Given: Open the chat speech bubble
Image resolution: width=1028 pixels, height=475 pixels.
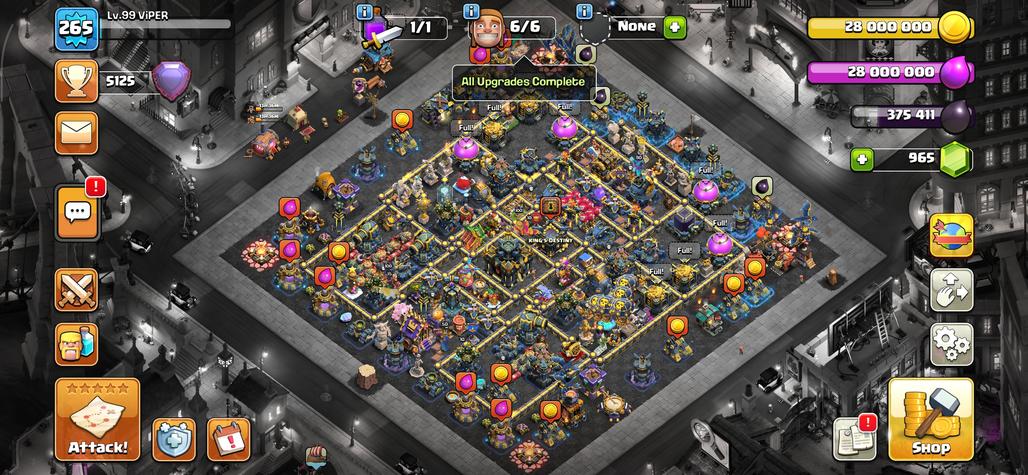Looking at the screenshot, I should point(77,210).
